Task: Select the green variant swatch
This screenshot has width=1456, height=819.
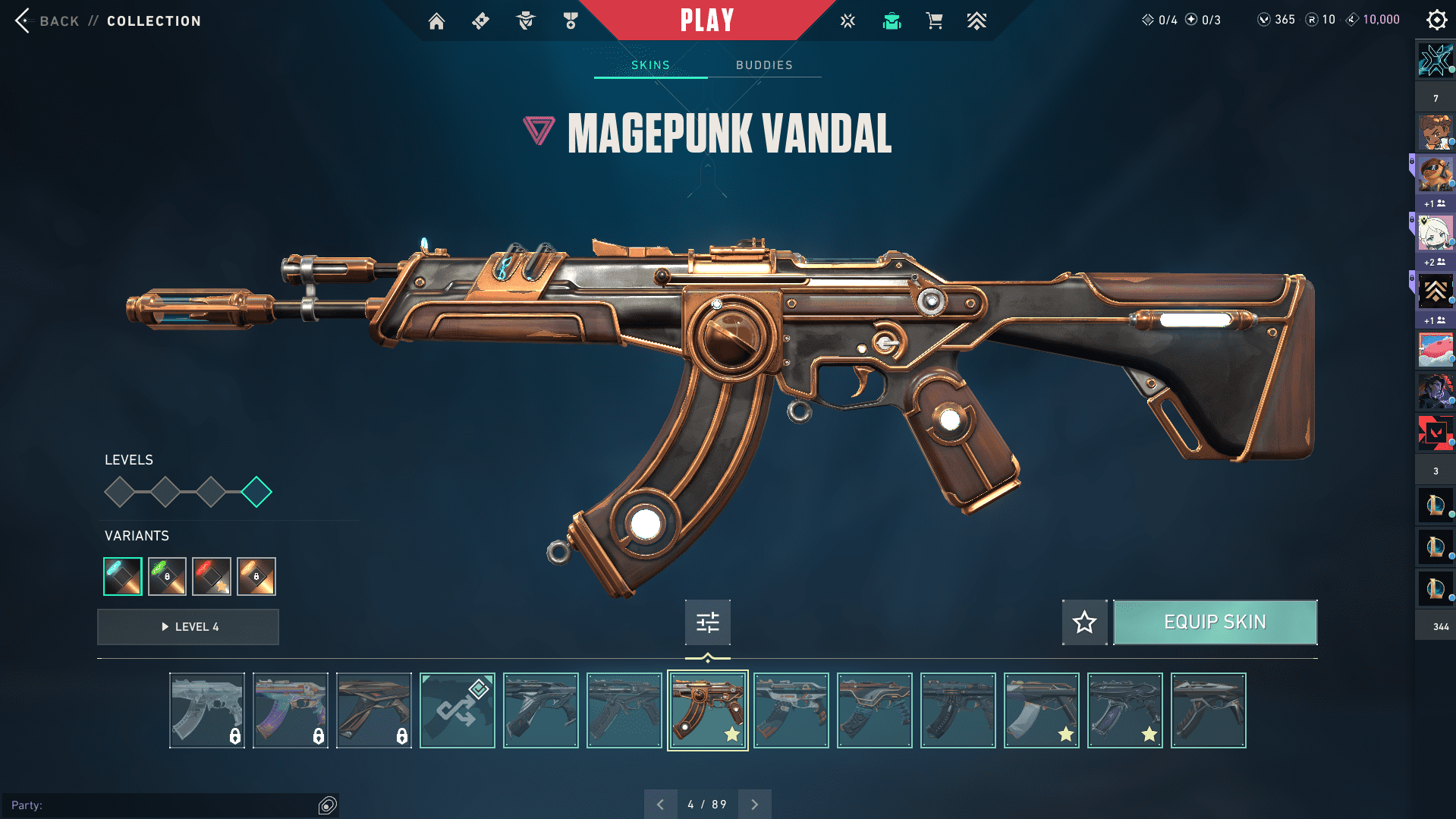Action: pyautogui.click(x=167, y=577)
